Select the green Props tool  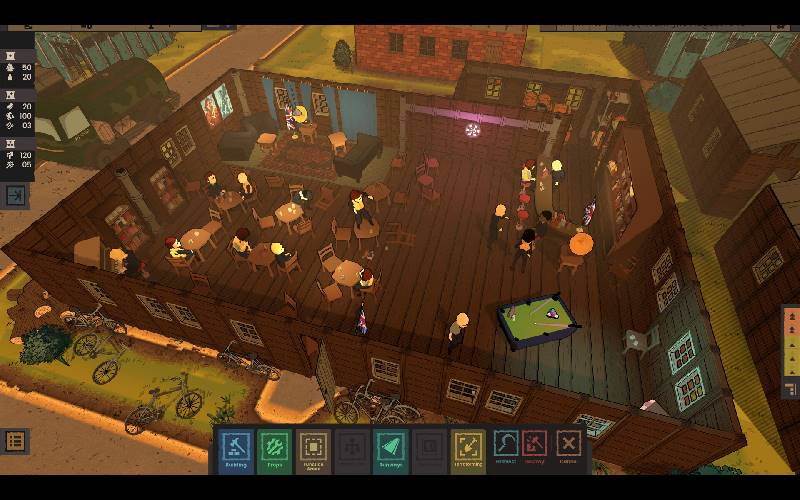point(275,449)
